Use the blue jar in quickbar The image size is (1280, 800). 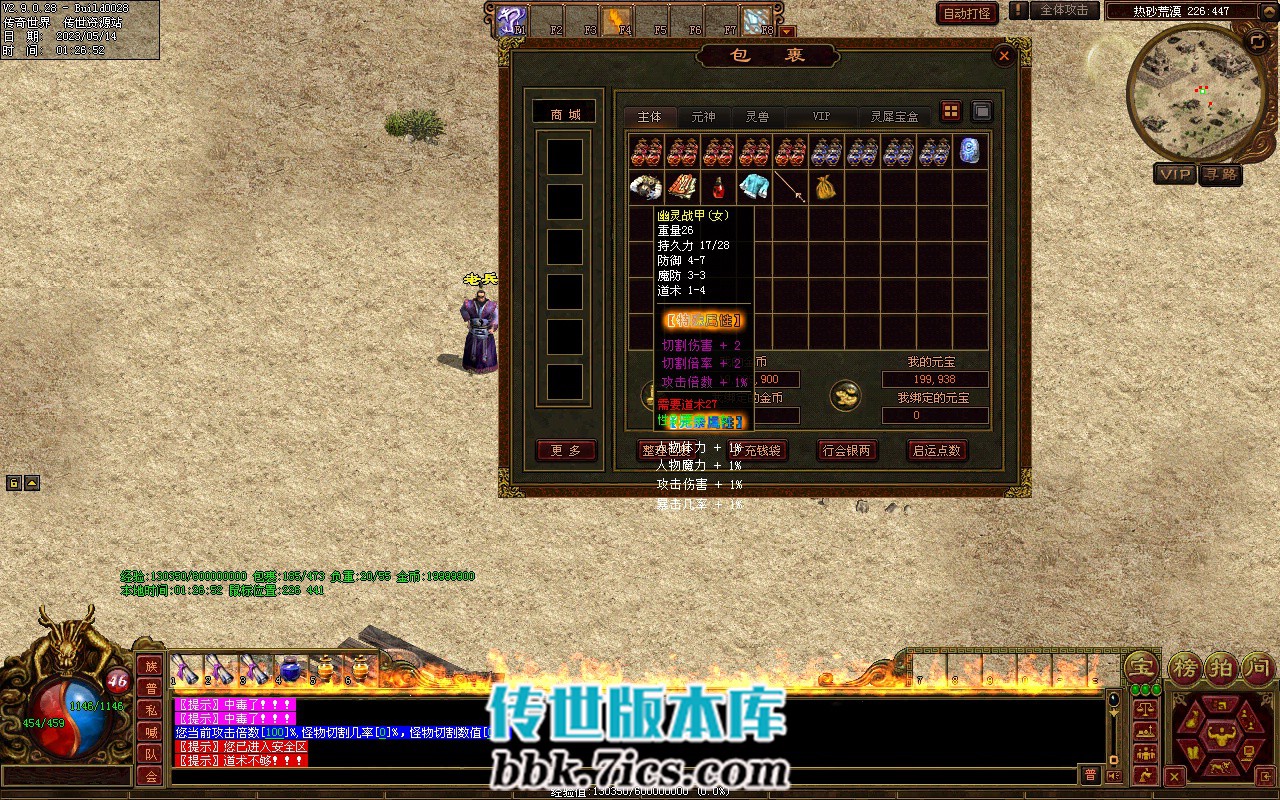pyautogui.click(x=291, y=669)
